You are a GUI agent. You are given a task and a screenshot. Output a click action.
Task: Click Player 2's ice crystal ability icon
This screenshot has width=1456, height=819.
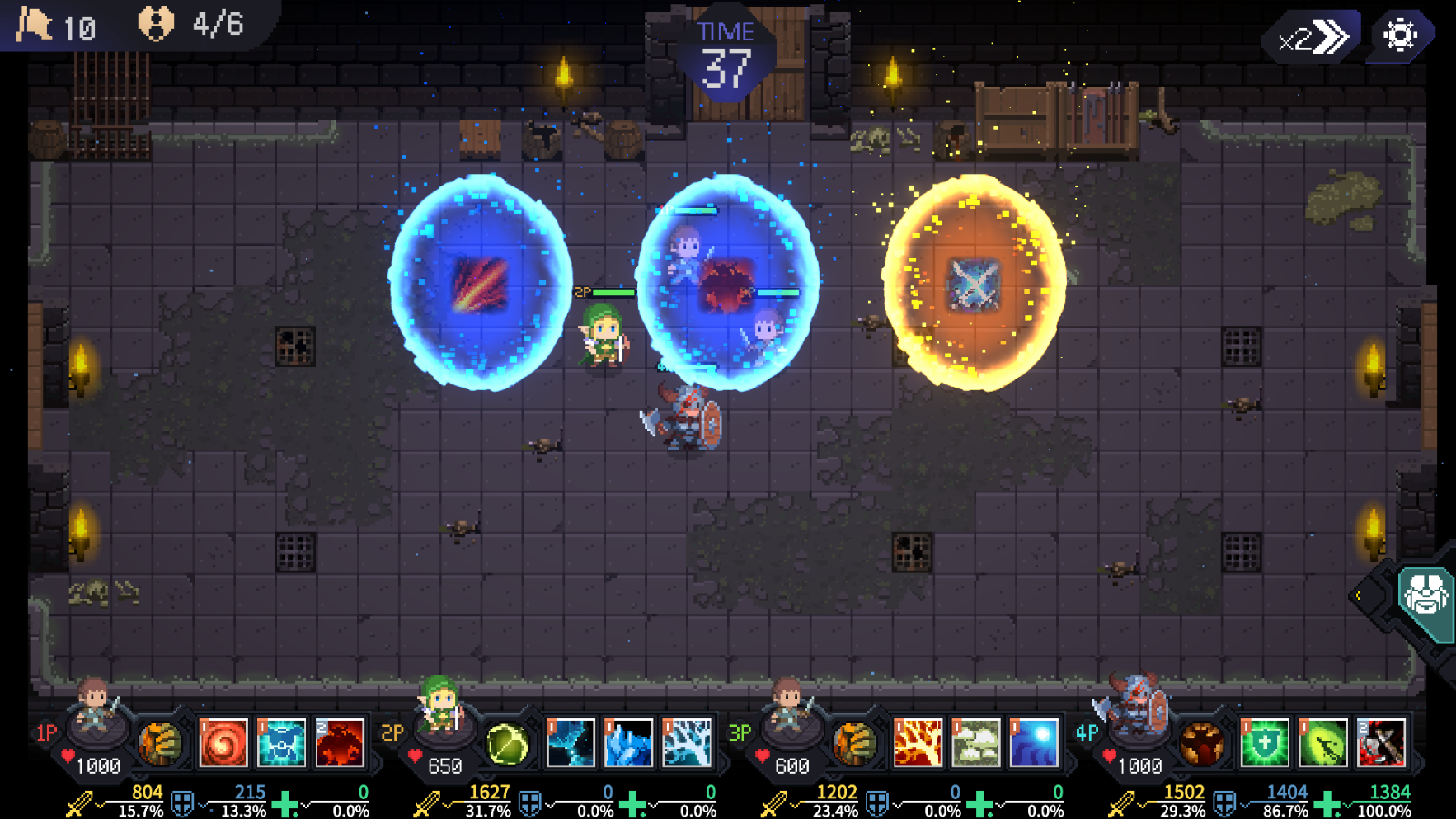click(x=629, y=743)
